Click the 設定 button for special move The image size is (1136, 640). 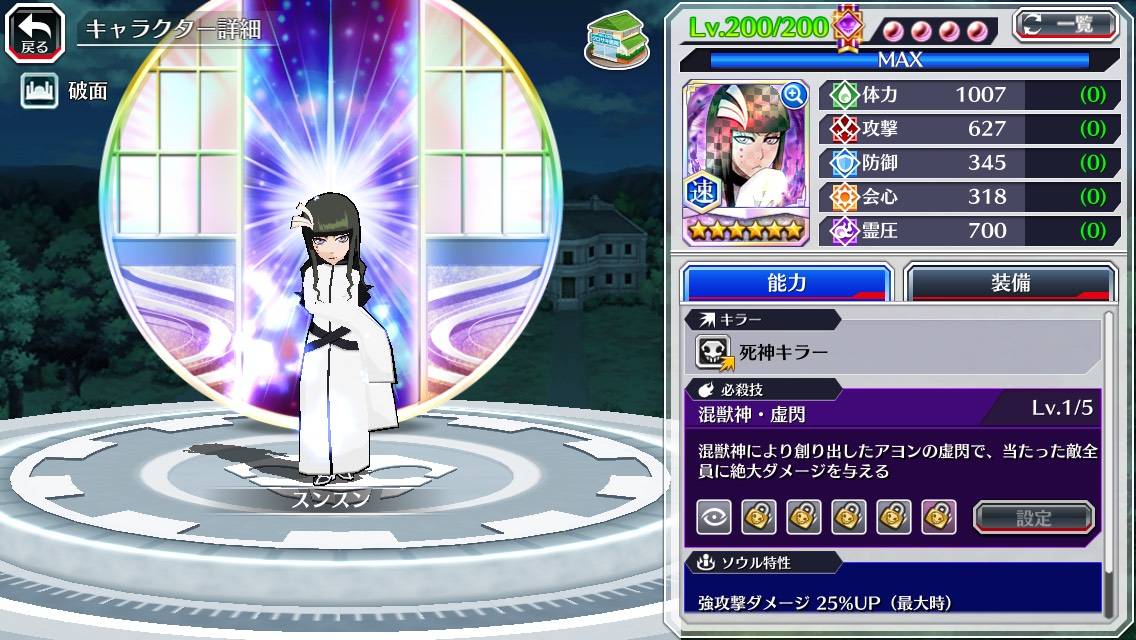[x=1034, y=517]
